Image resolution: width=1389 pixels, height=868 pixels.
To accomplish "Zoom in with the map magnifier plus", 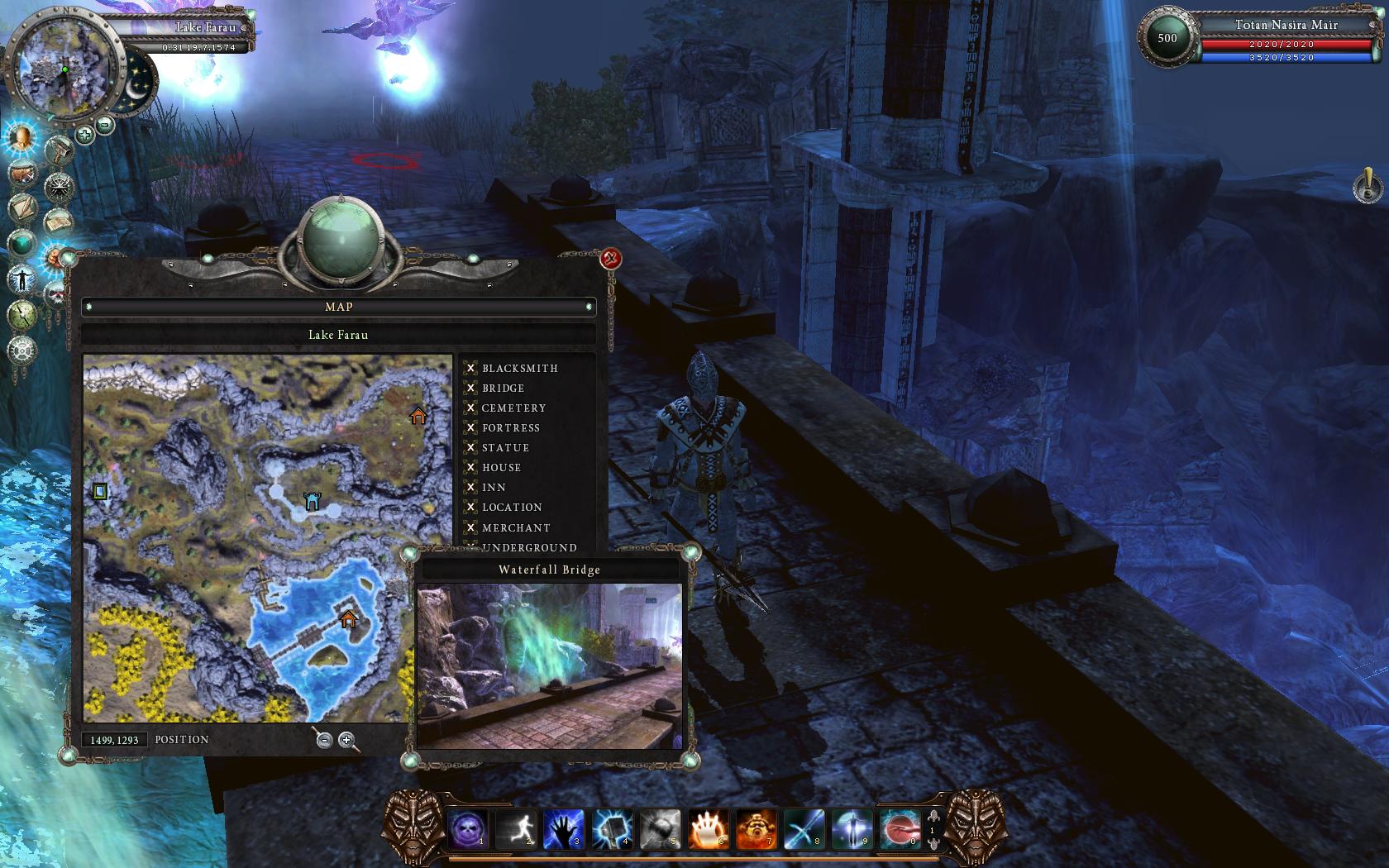I will tap(346, 740).
